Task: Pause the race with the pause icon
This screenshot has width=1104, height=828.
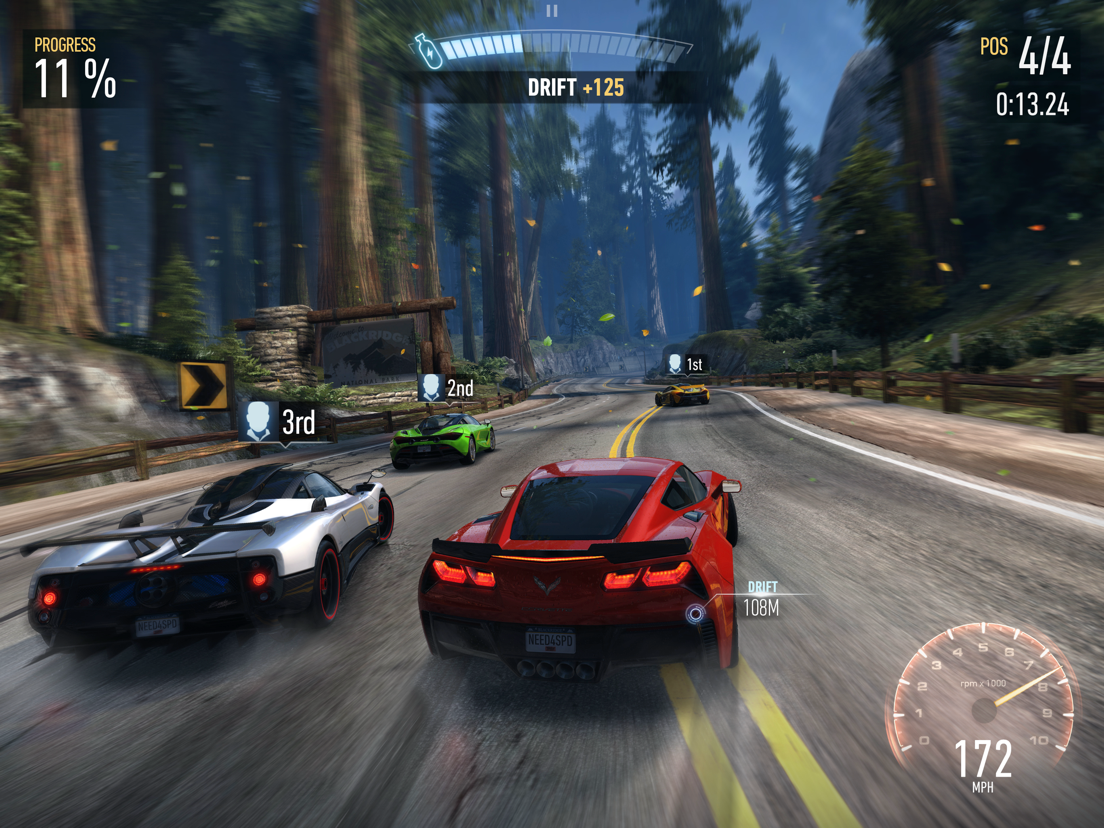Action: (552, 11)
